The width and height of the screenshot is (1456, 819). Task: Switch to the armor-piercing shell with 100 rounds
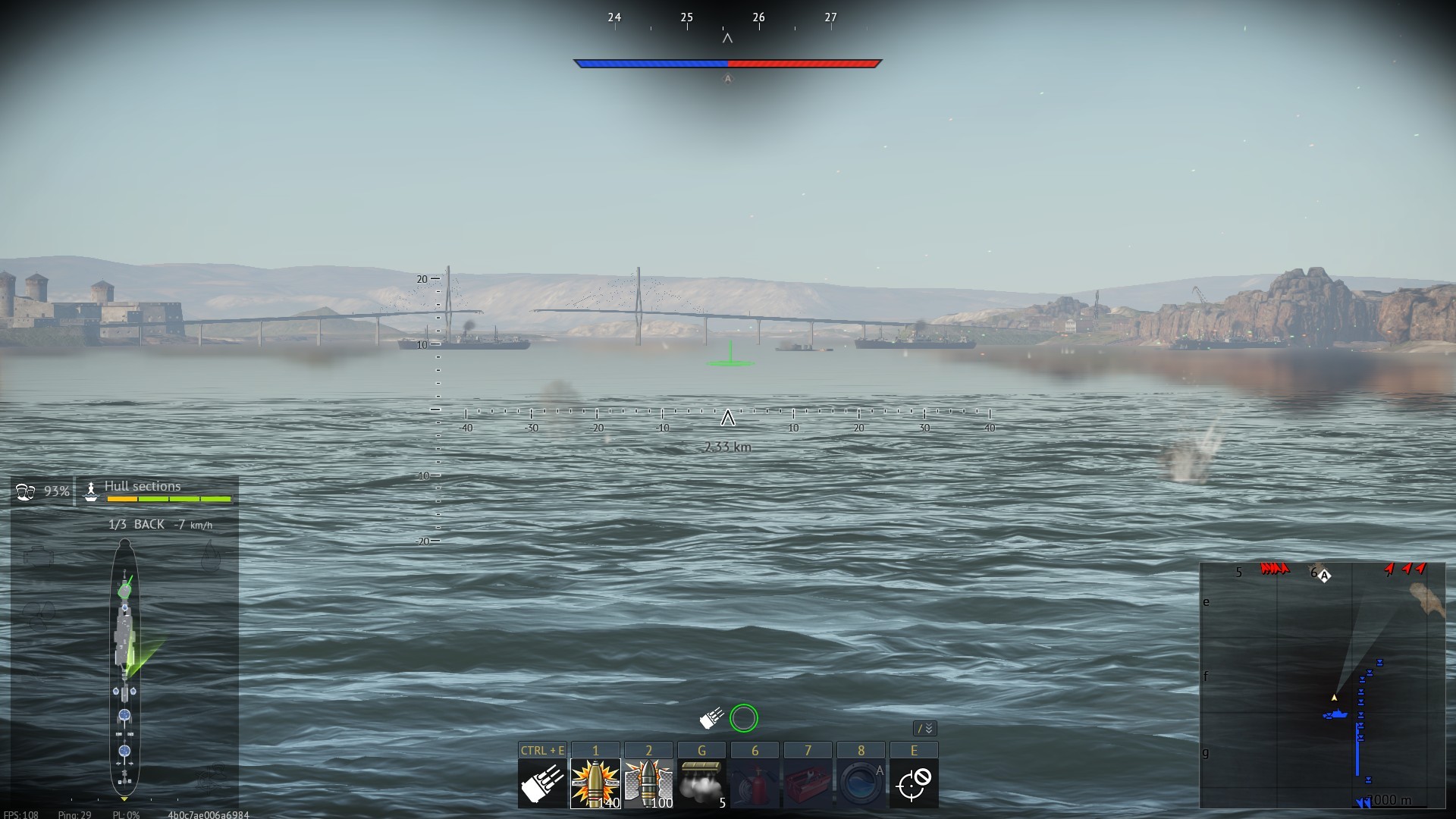[x=648, y=783]
